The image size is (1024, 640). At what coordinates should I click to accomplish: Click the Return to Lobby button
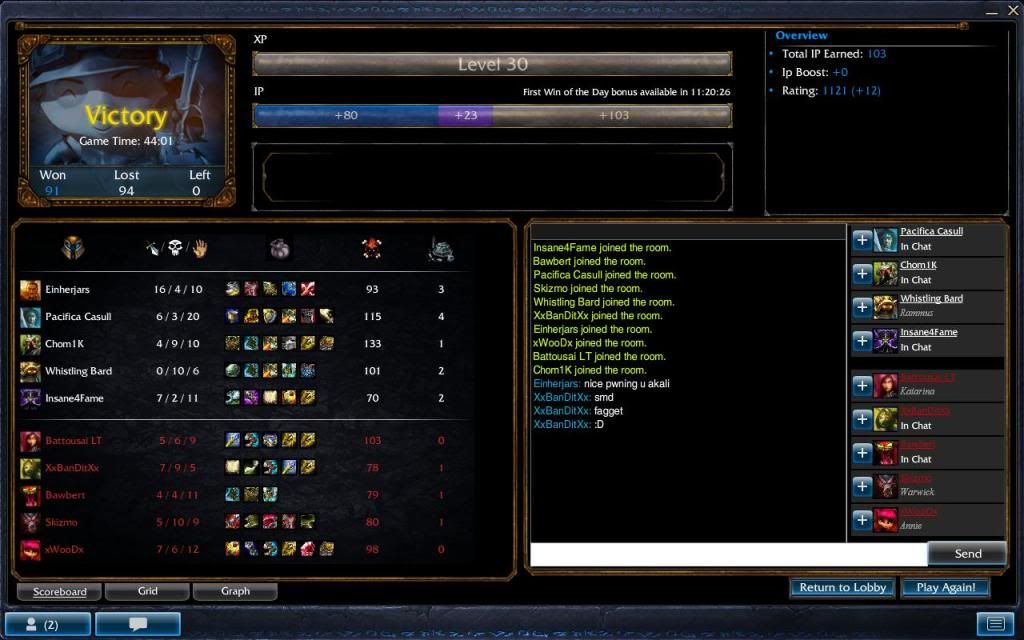842,588
